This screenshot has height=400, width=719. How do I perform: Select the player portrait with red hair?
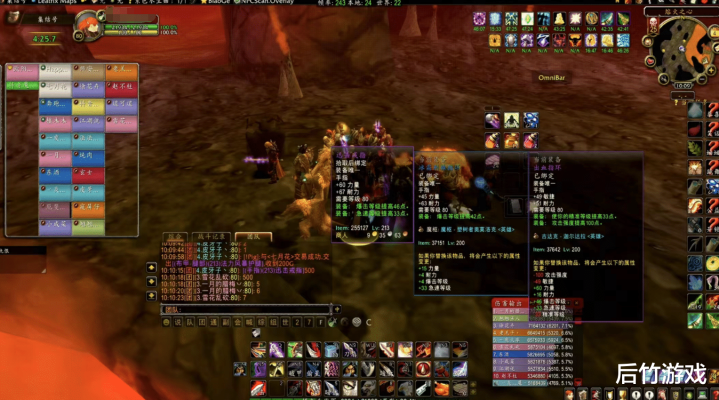point(88,25)
